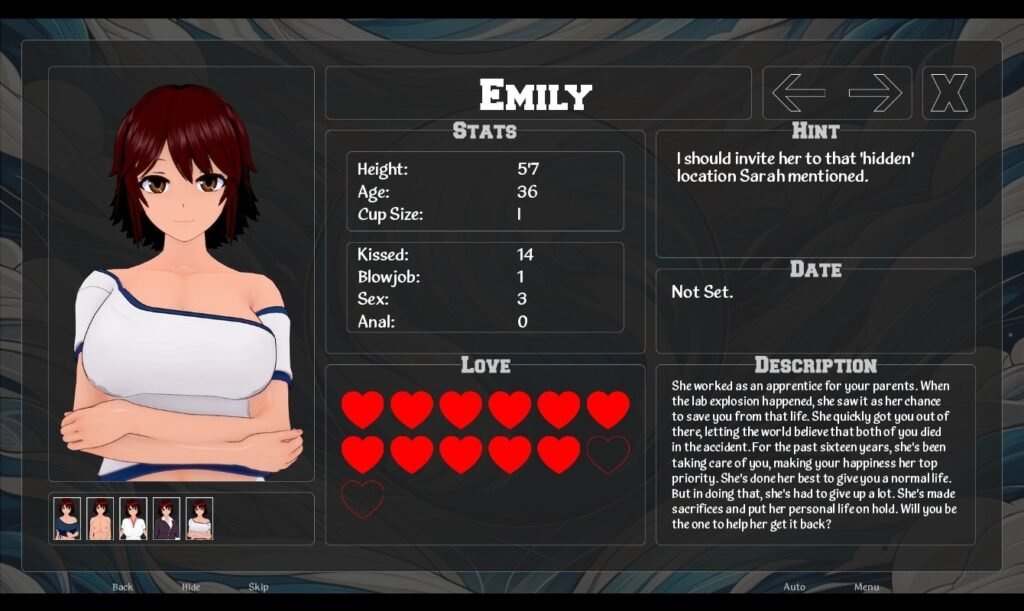Choose the white button-up shirt outfit thumbnail
The width and height of the screenshot is (1024, 611).
133,519
